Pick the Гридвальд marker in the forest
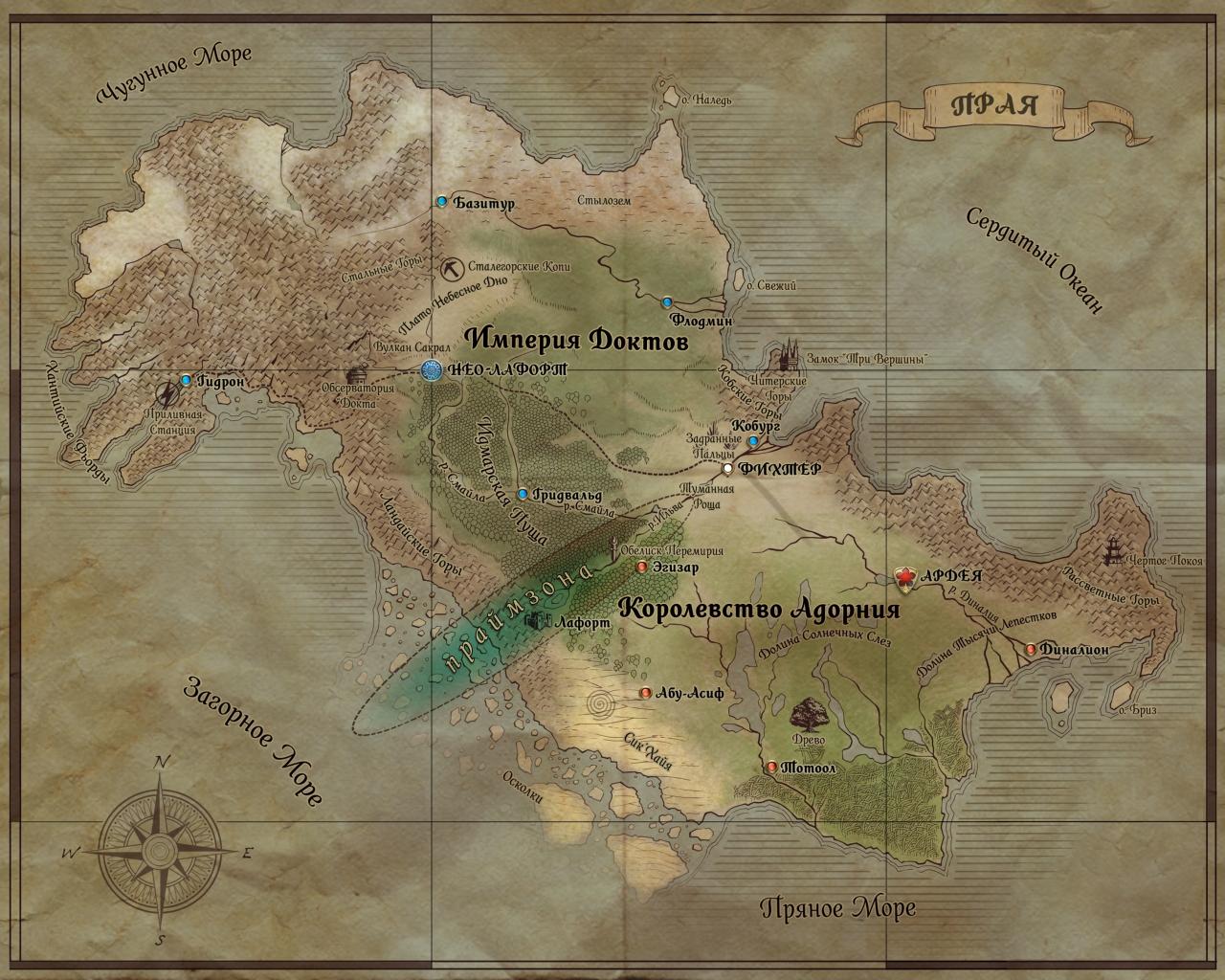Screen dimensions: 1225x980 click(x=523, y=494)
